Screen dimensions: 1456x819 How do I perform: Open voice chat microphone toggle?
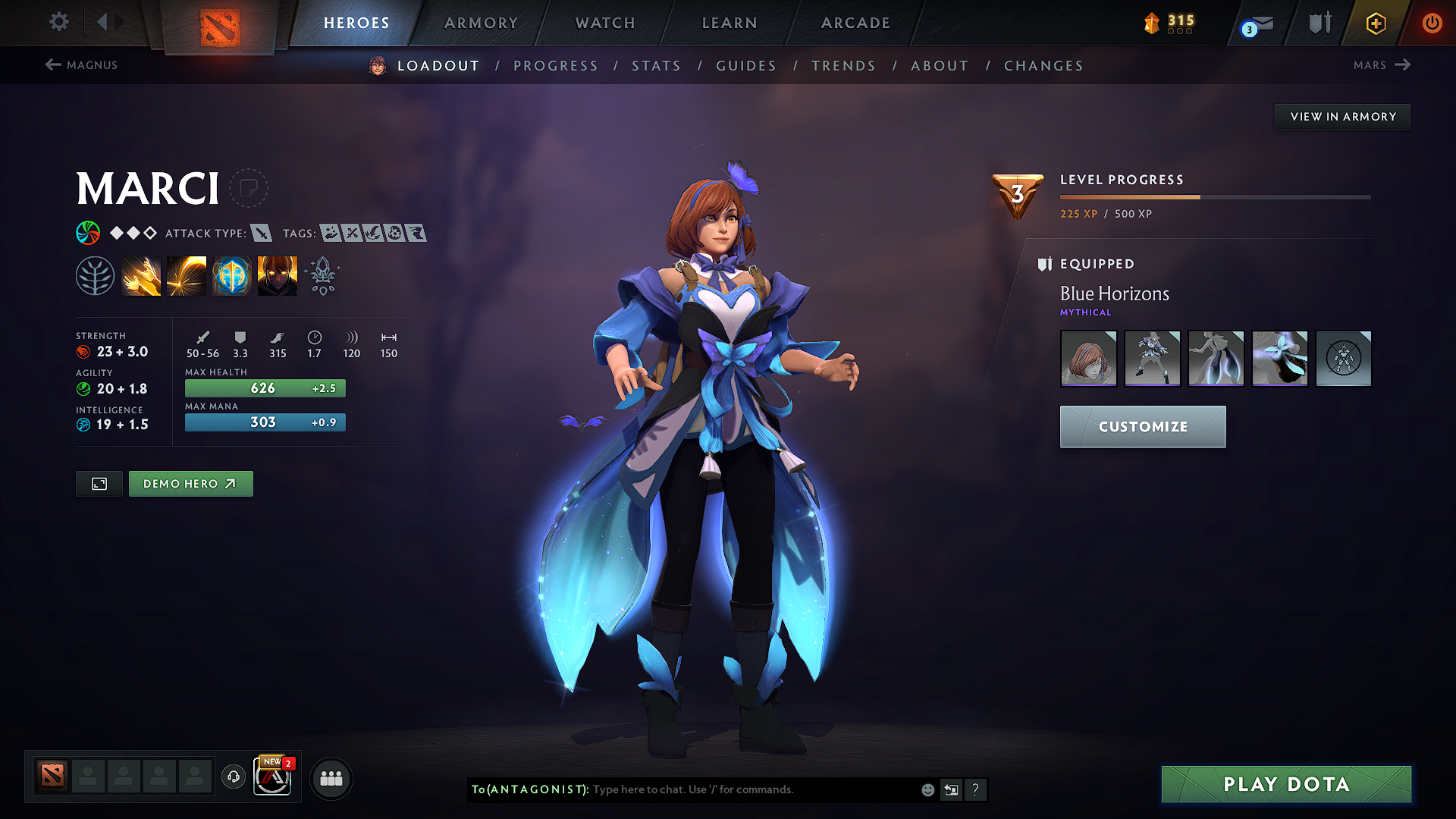point(233,777)
